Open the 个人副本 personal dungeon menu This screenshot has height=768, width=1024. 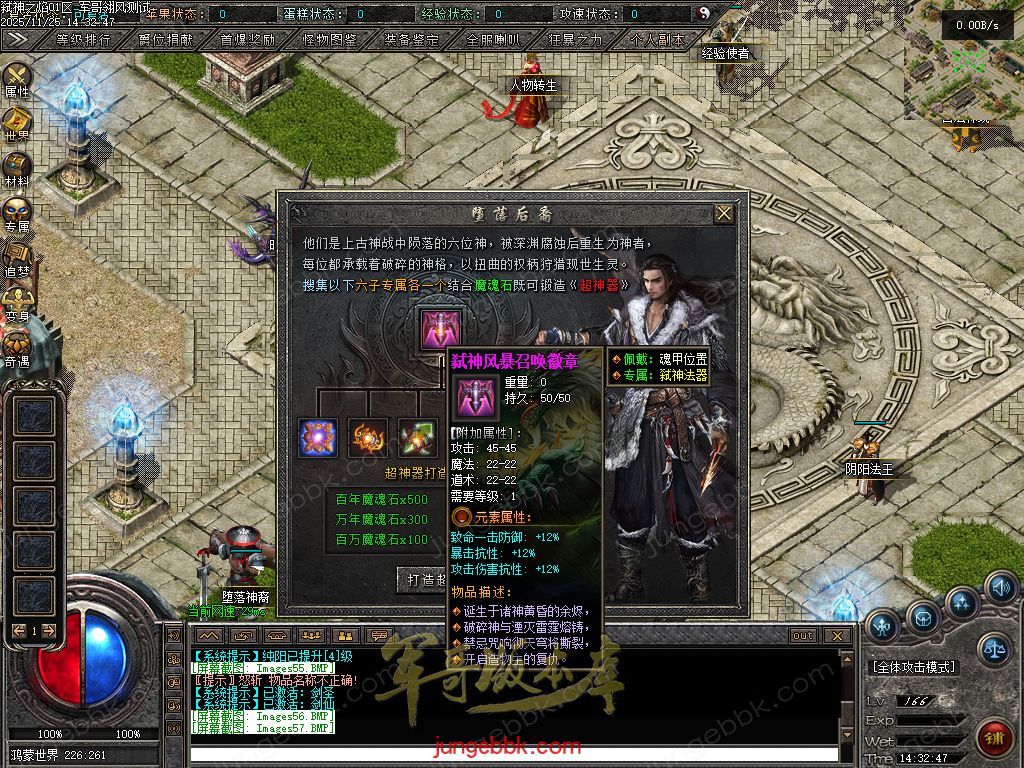(x=658, y=40)
